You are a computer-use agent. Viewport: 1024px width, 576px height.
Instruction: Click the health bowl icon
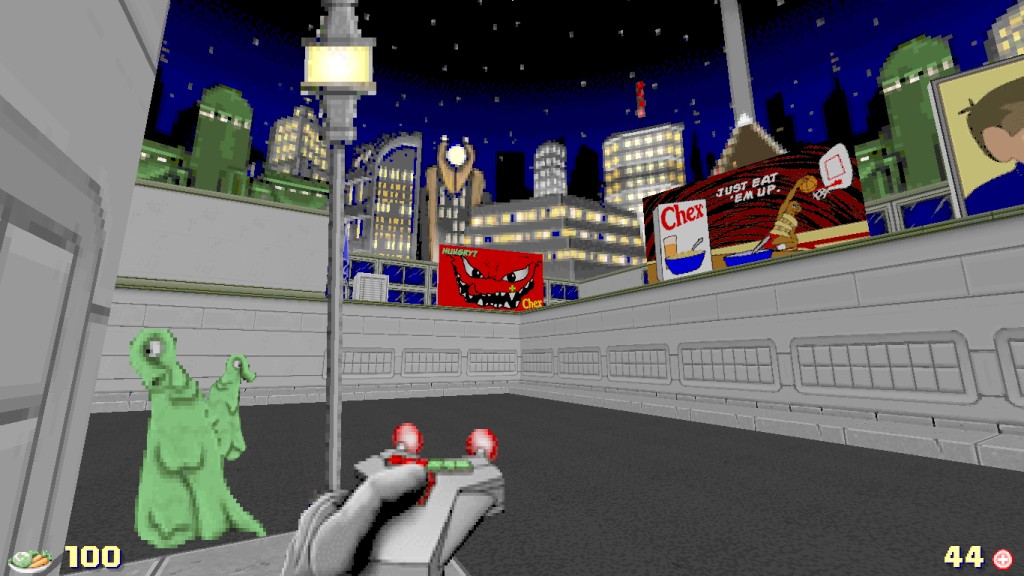point(33,559)
